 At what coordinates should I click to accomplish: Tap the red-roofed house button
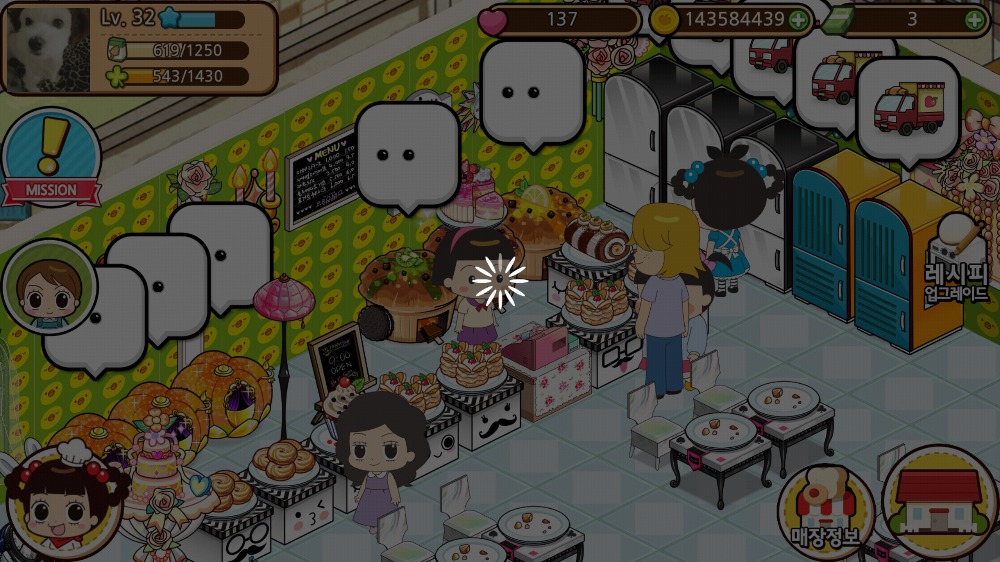[937, 499]
